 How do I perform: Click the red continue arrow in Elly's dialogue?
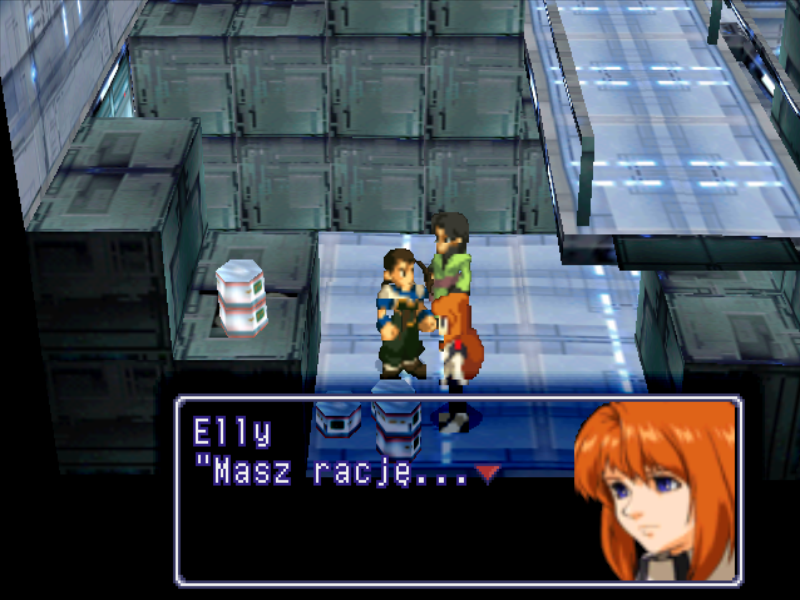click(487, 473)
